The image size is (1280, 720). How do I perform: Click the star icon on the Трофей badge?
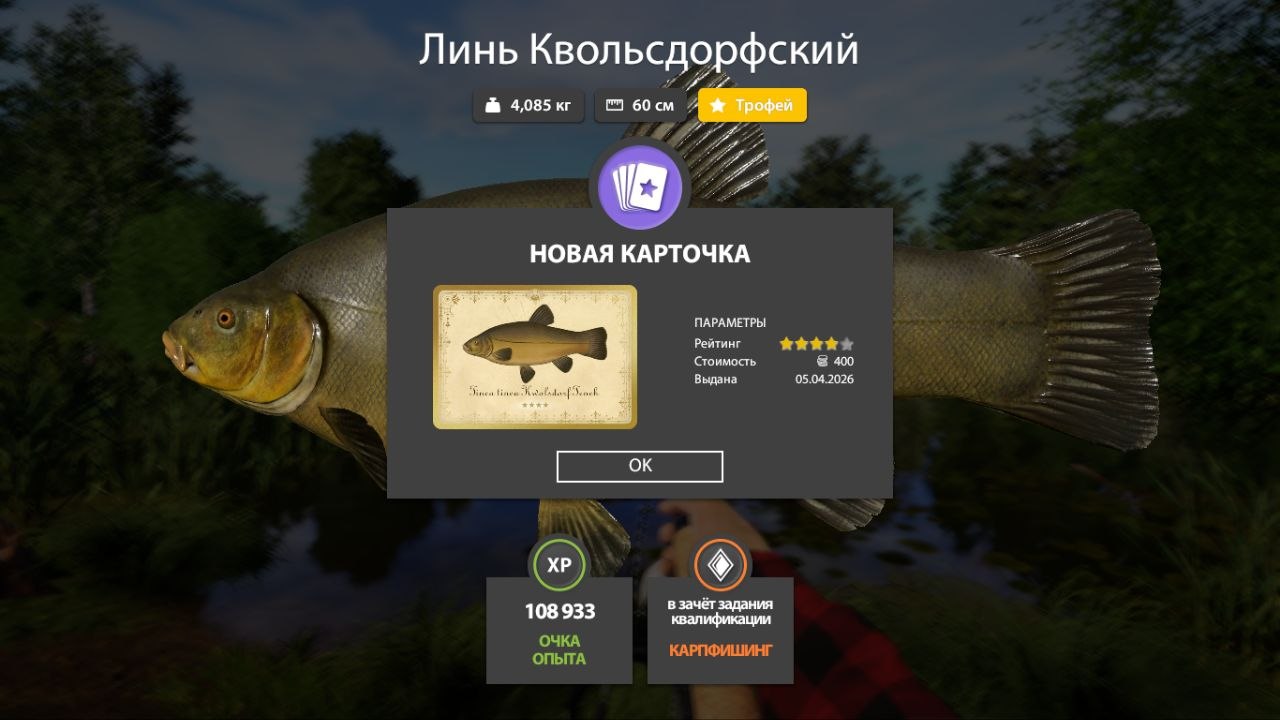pos(718,105)
